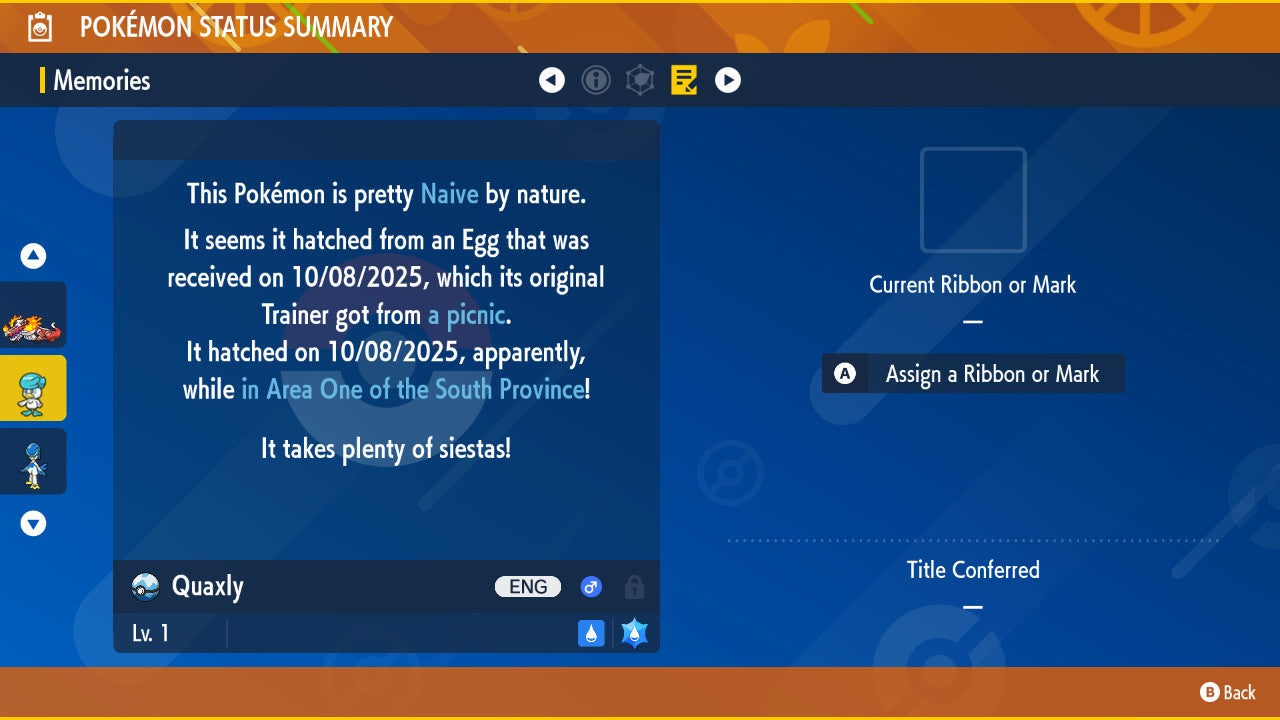Toggle the lock icon near the gender symbol

(634, 587)
